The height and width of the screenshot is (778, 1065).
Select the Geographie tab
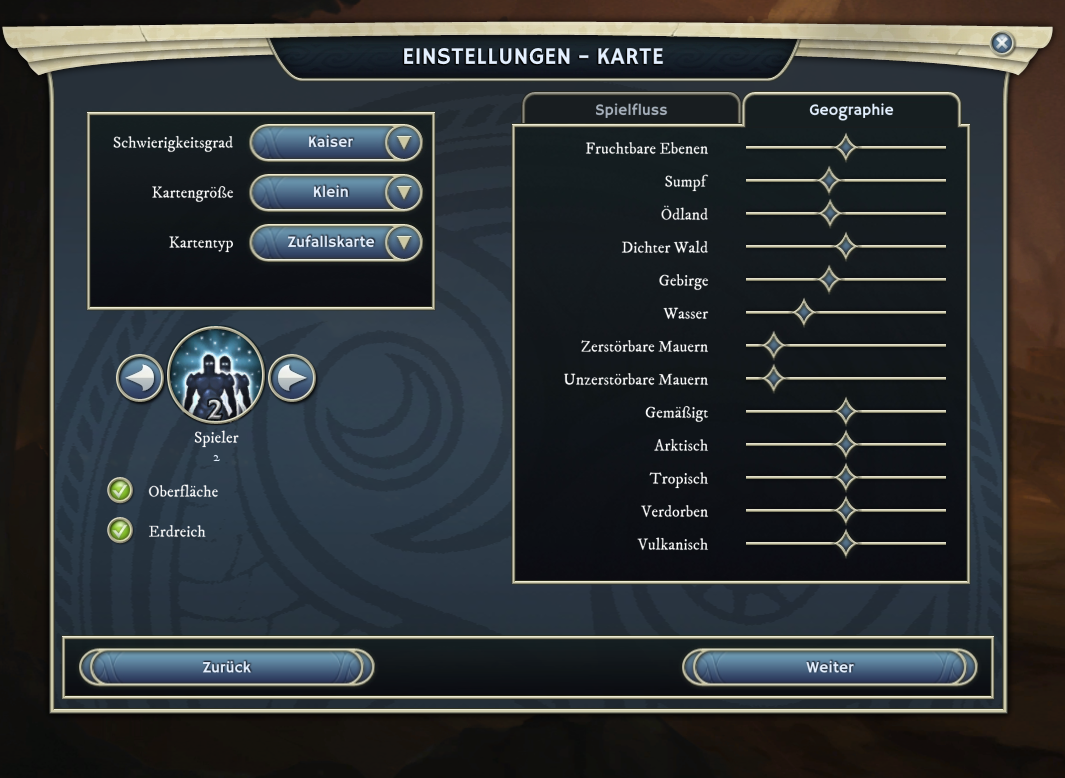coord(851,110)
